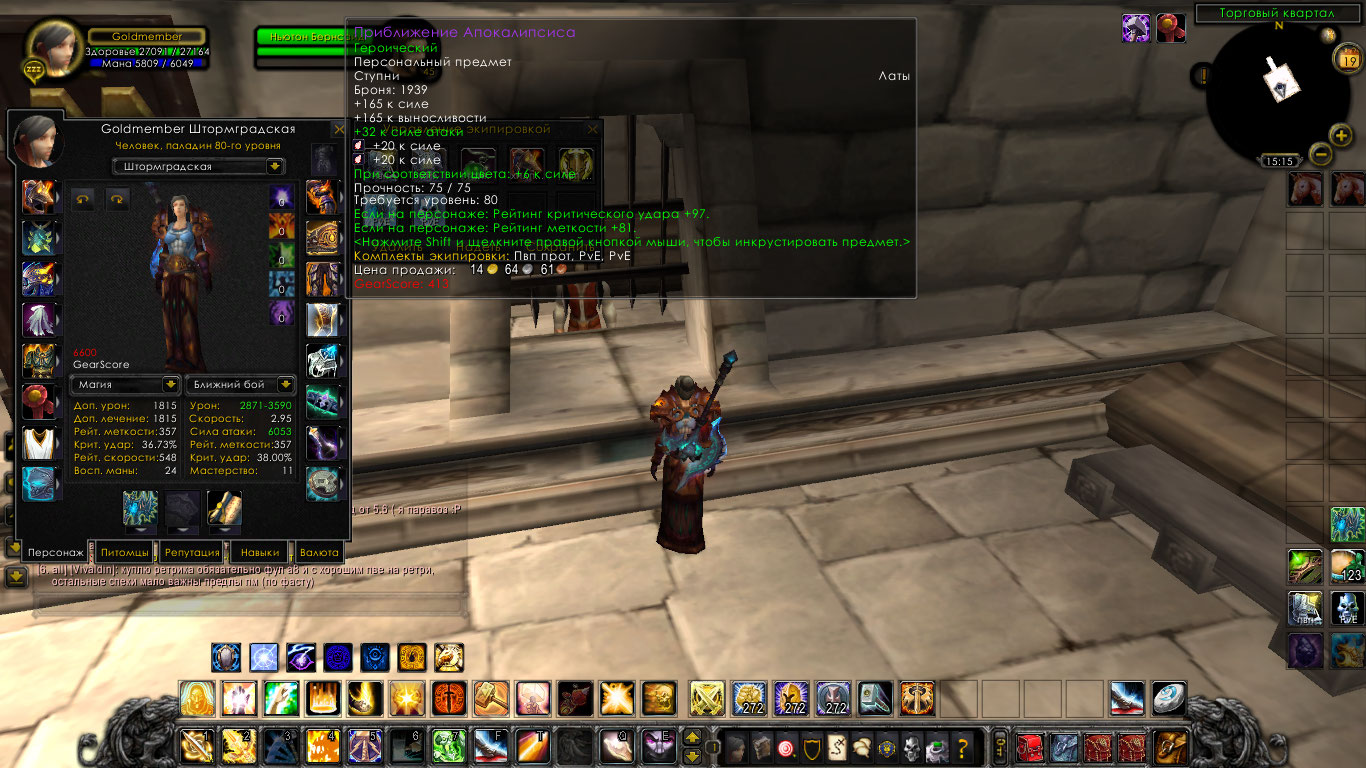The image size is (1366, 768).
Task: Open the keyring
Action: click(x=998, y=745)
